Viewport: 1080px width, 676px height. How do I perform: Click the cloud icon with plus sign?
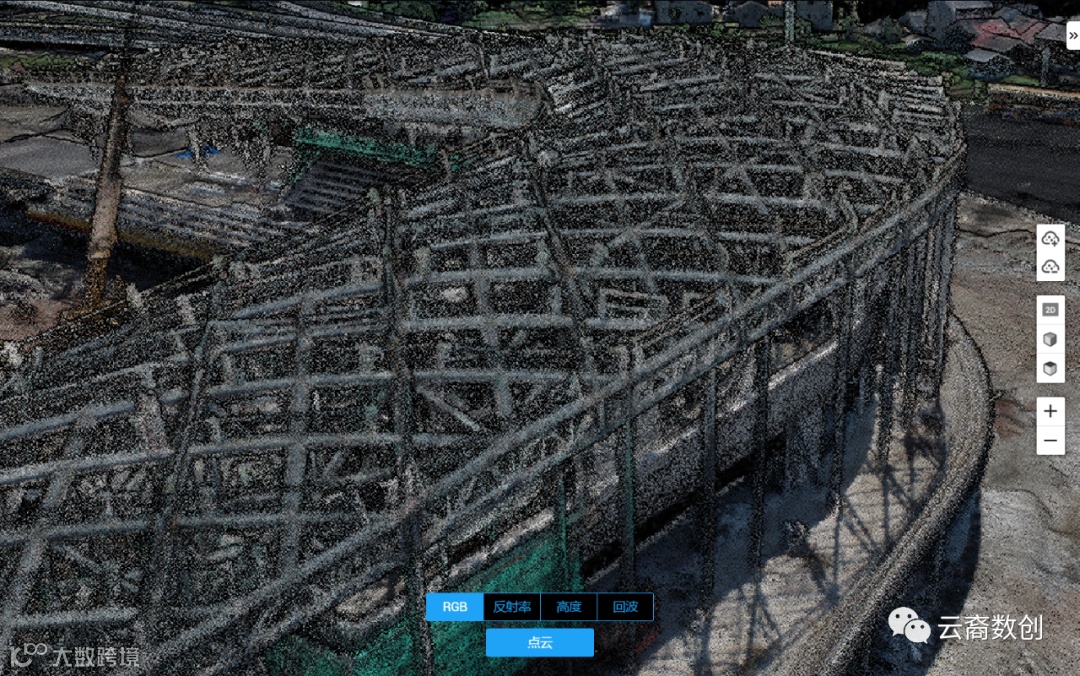[x=1050, y=239]
